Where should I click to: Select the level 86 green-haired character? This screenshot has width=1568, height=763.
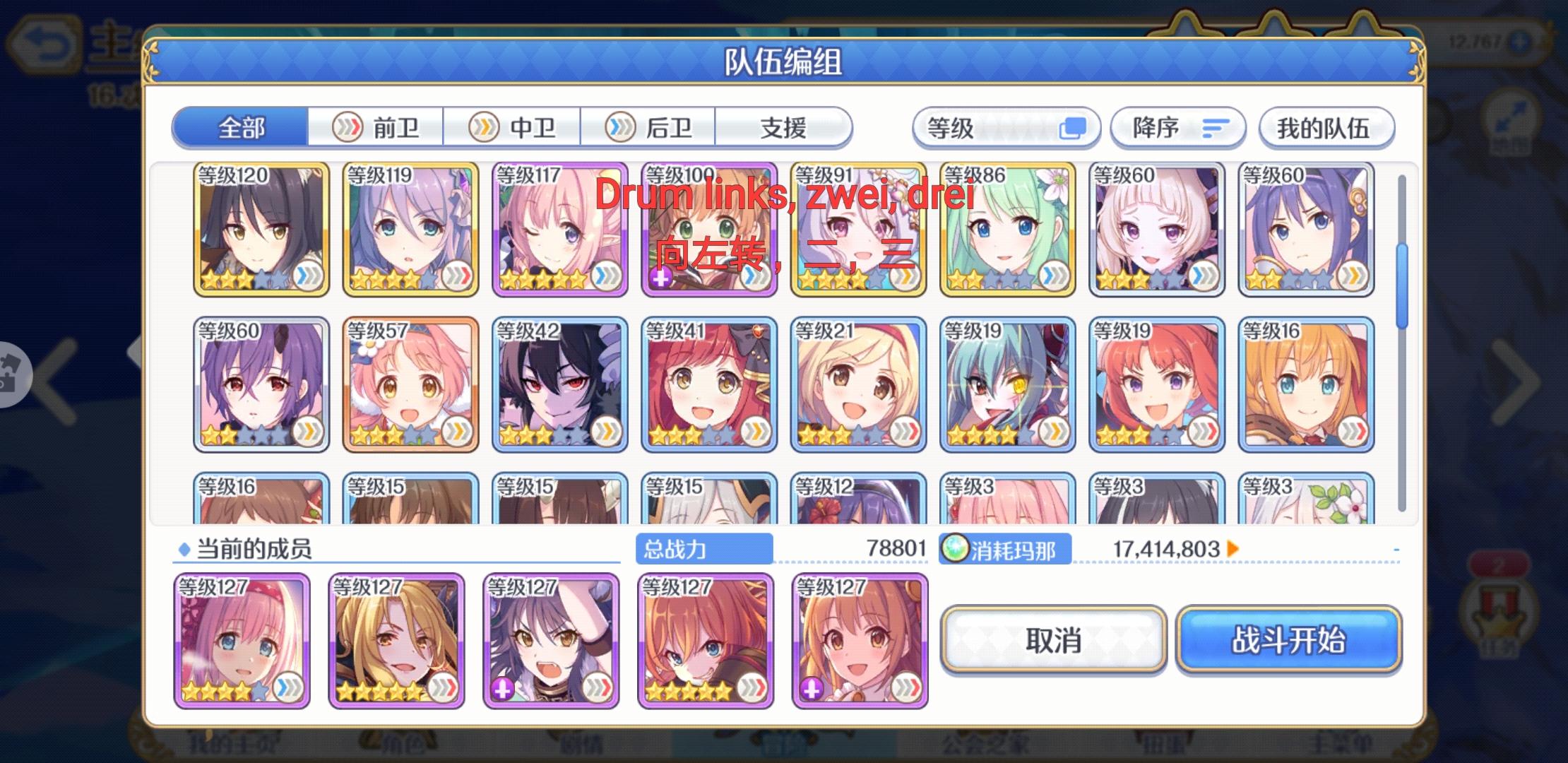(1008, 230)
